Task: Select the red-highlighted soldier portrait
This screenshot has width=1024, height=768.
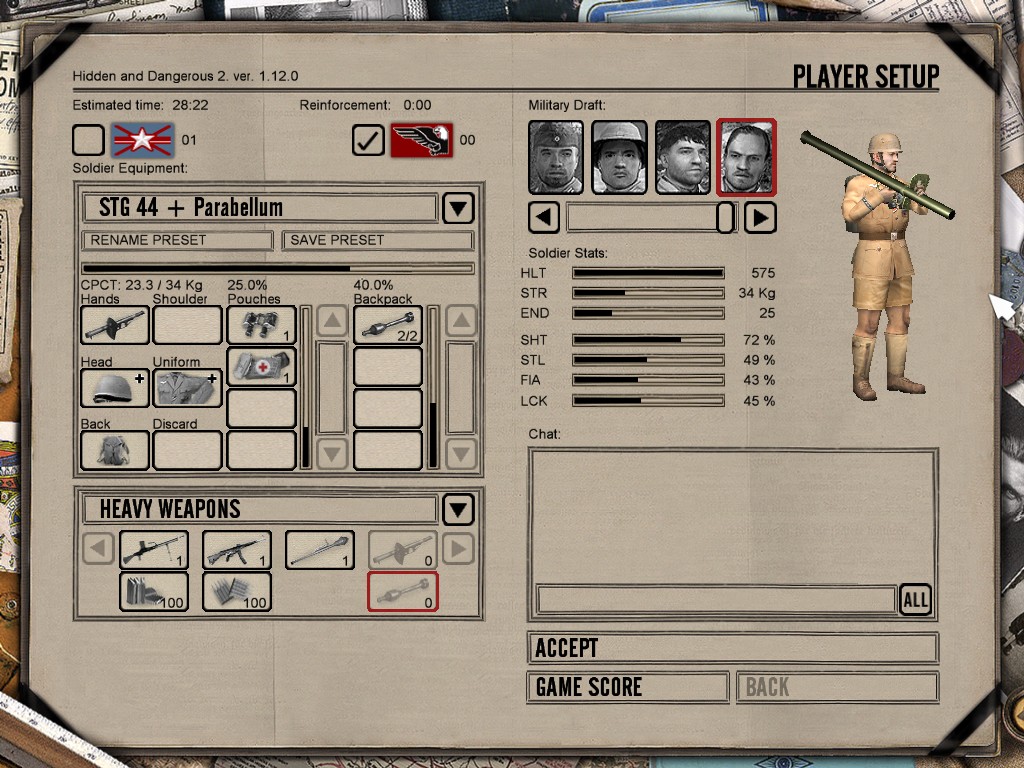Action: pos(746,157)
